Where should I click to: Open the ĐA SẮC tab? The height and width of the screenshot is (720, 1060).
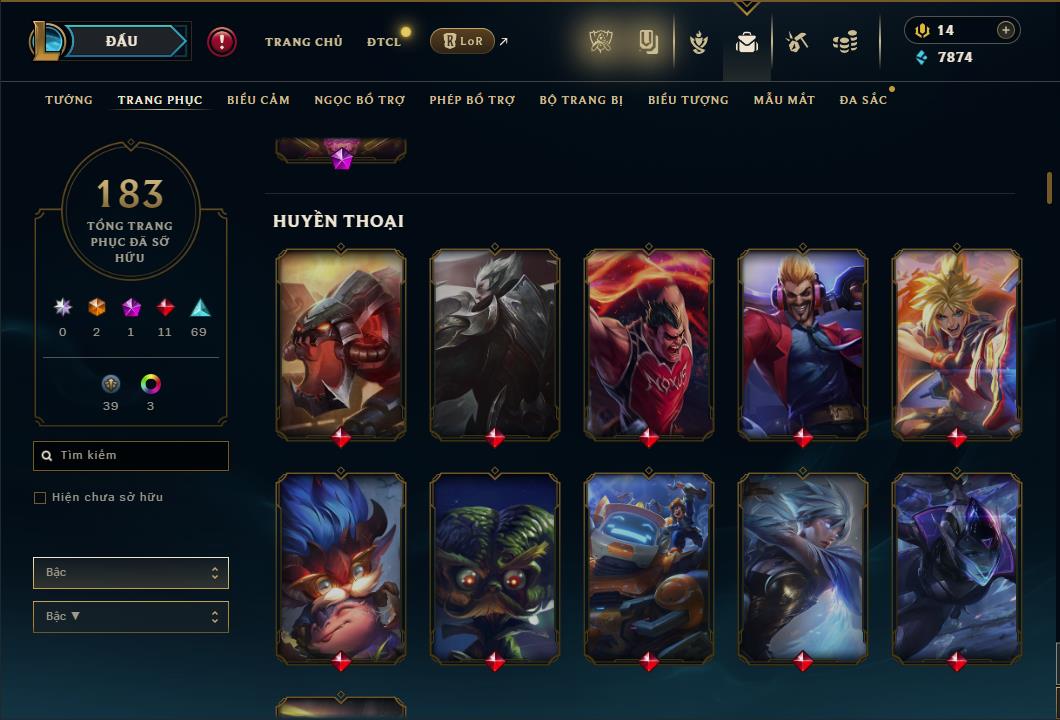(863, 100)
